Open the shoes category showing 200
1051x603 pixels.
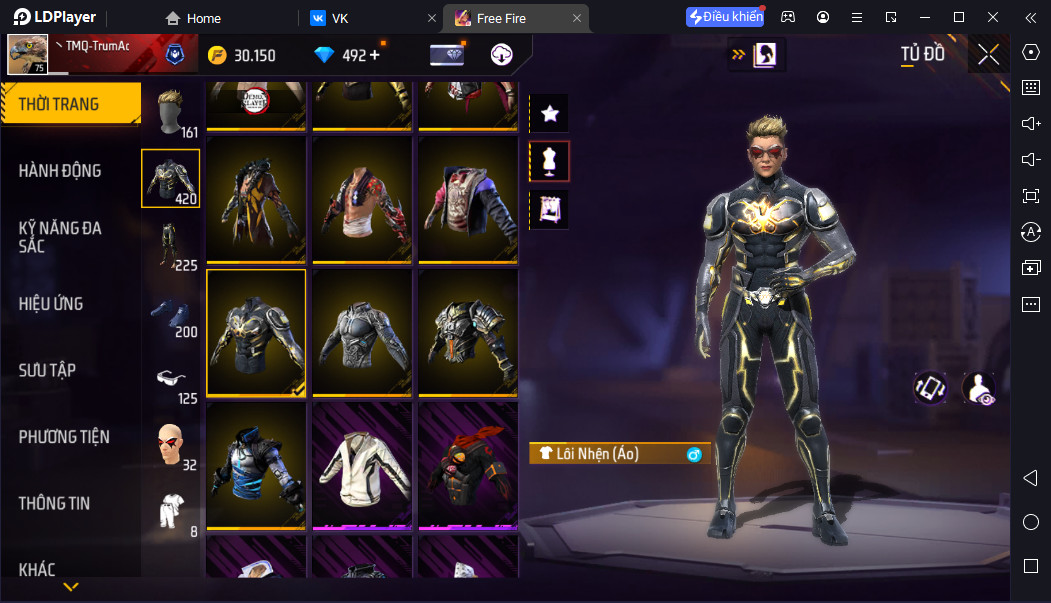(x=170, y=312)
